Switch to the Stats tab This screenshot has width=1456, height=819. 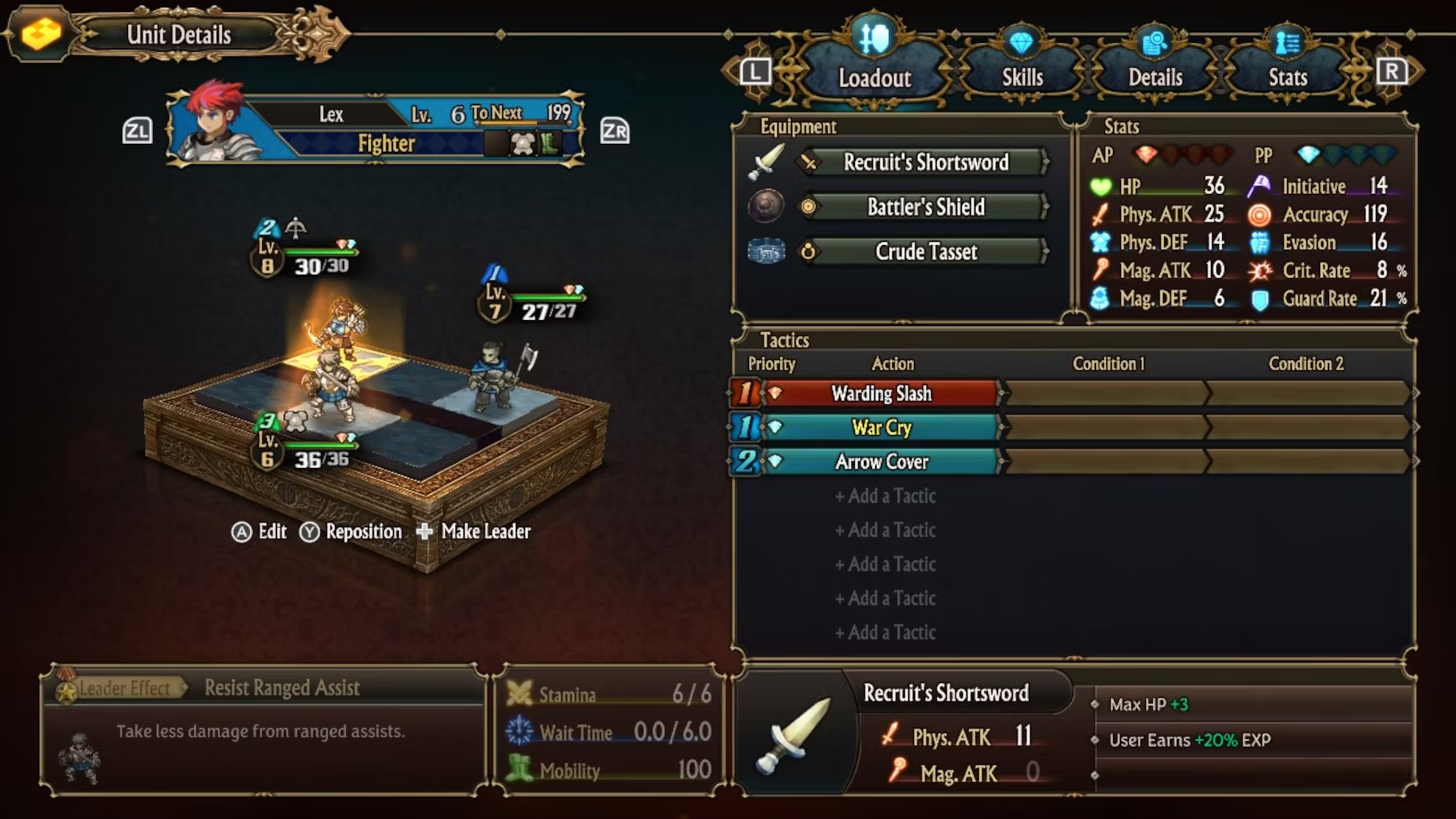pos(1287,77)
